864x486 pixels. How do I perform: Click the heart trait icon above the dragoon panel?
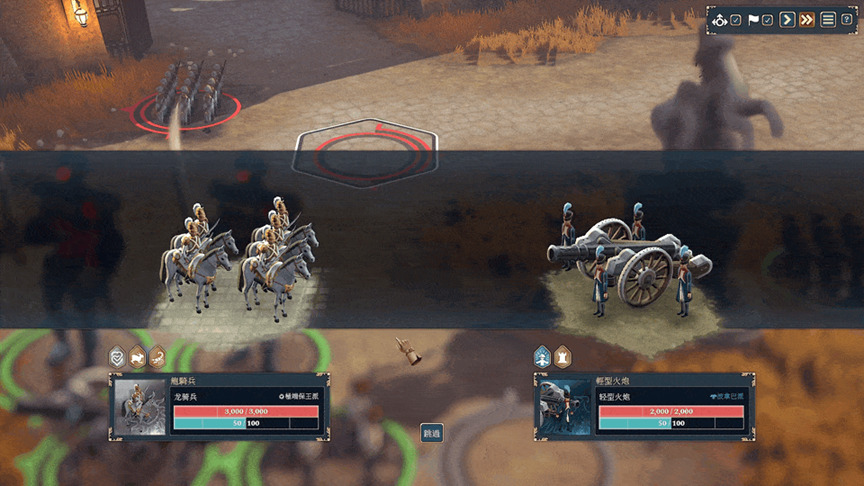click(x=117, y=355)
